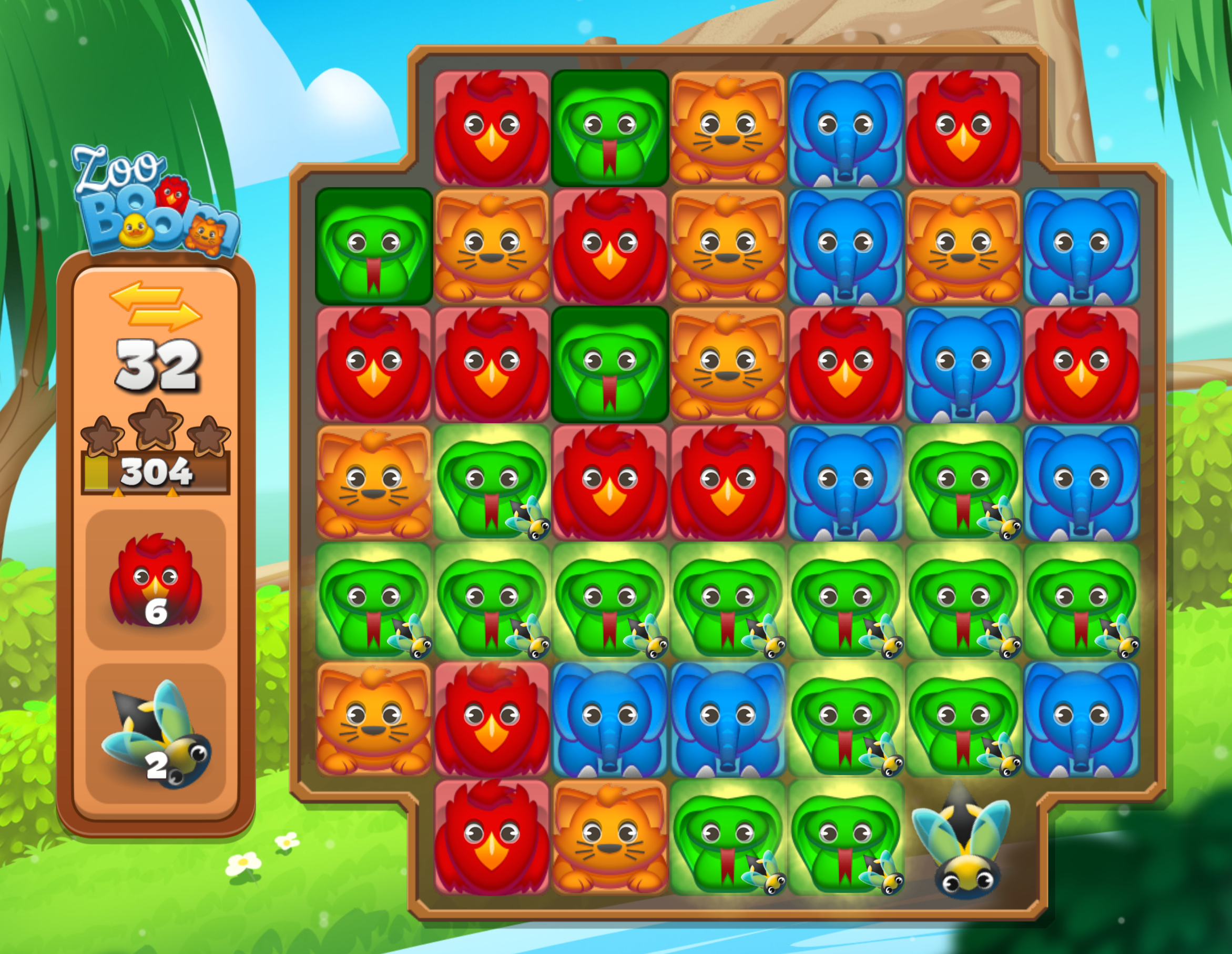Choose the green snake tile in the top row

[x=609, y=129]
